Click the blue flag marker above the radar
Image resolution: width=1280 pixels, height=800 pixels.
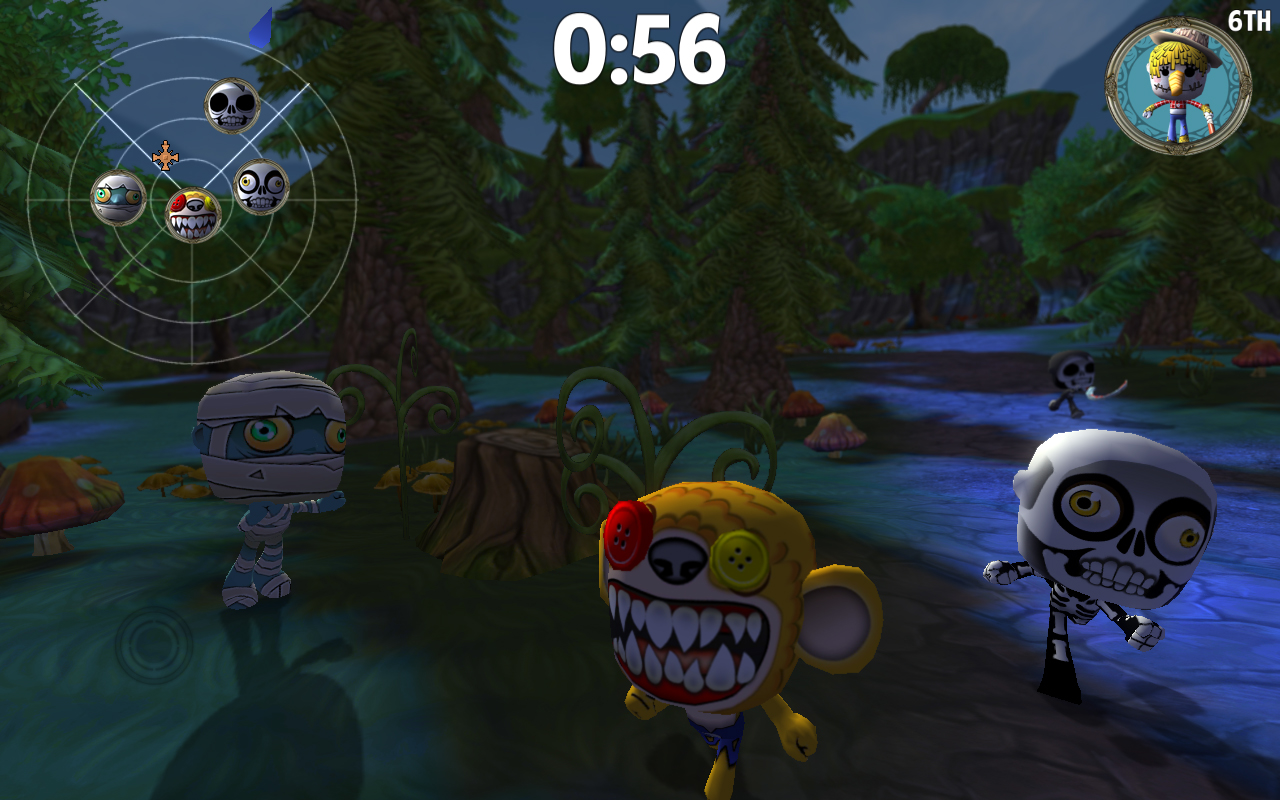[259, 25]
